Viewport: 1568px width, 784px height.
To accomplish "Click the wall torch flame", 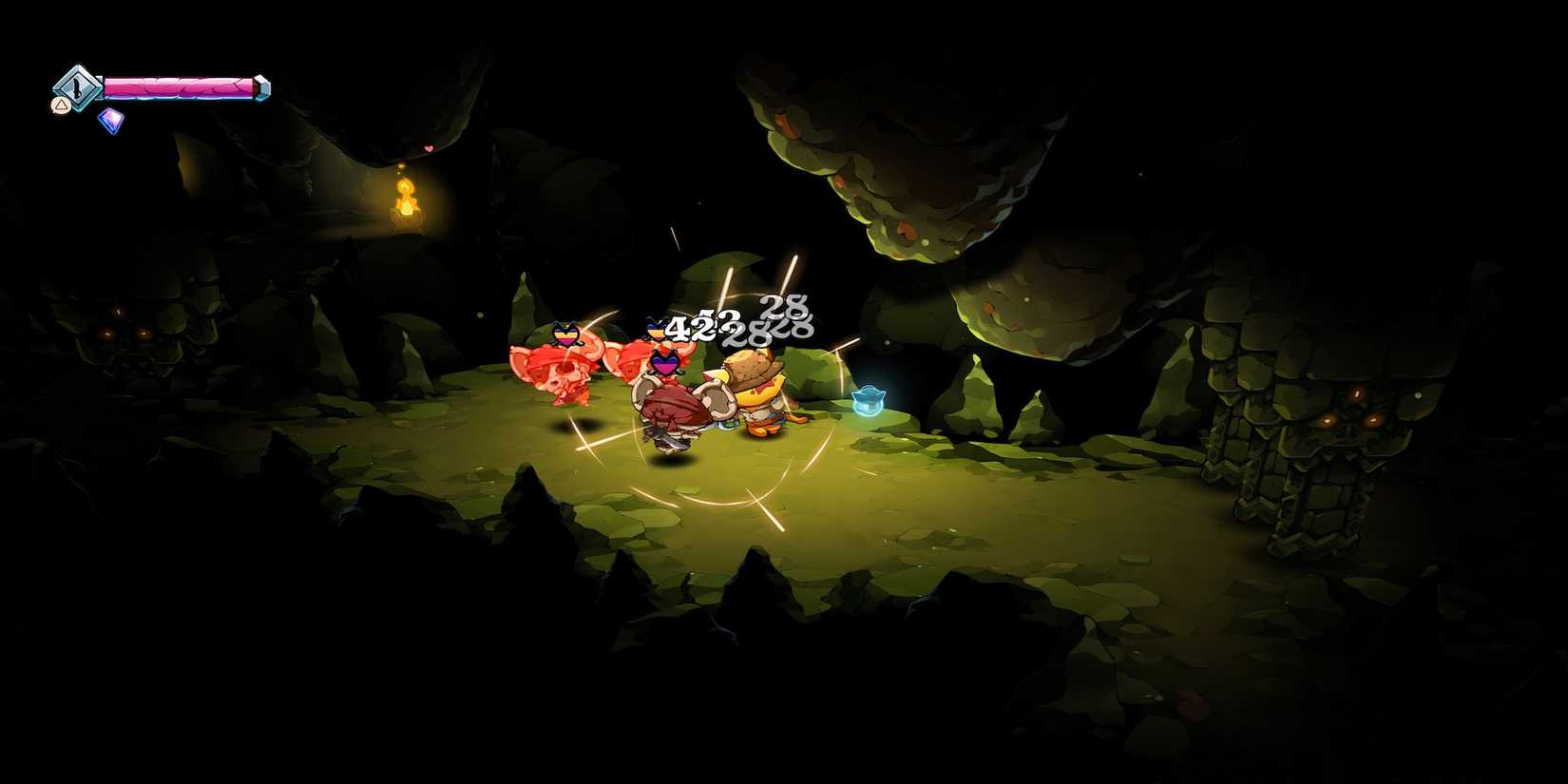I will point(407,200).
